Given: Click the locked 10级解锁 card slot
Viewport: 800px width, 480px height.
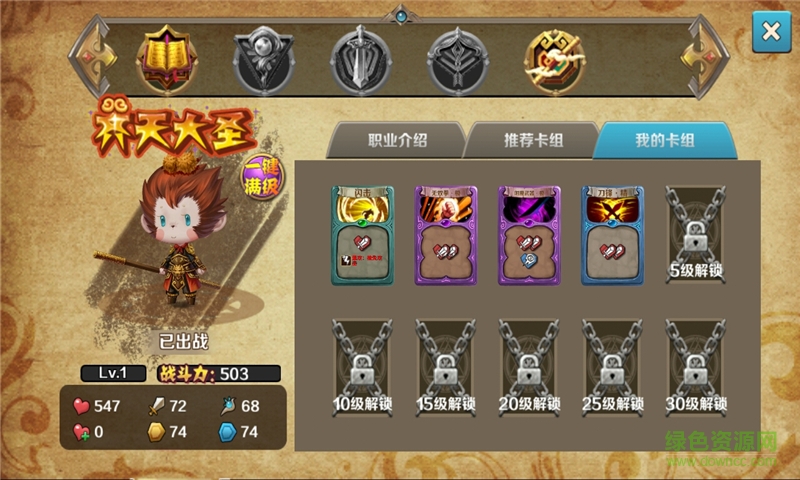Looking at the screenshot, I should coord(363,367).
